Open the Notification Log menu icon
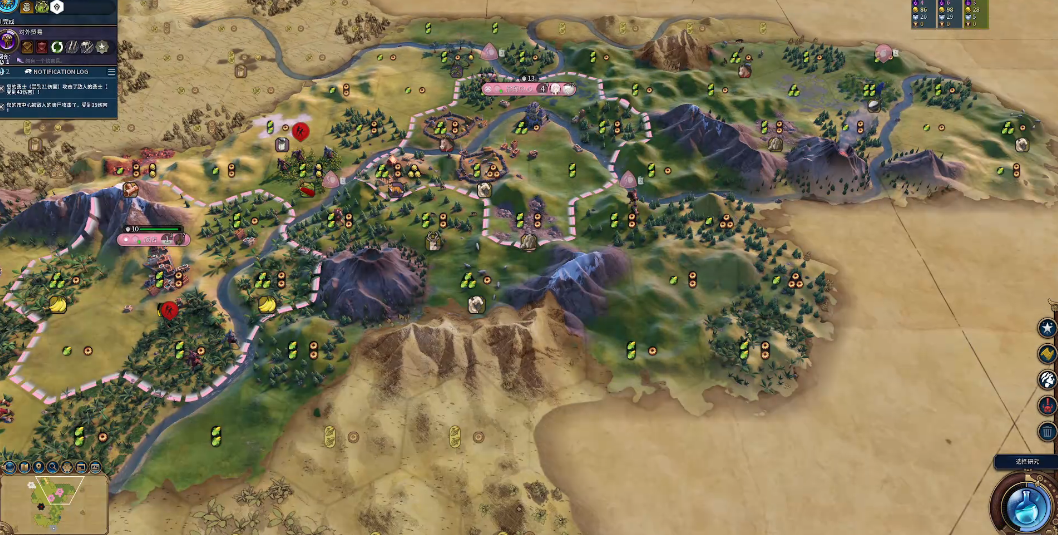This screenshot has height=535, width=1058. pyautogui.click(x=109, y=72)
